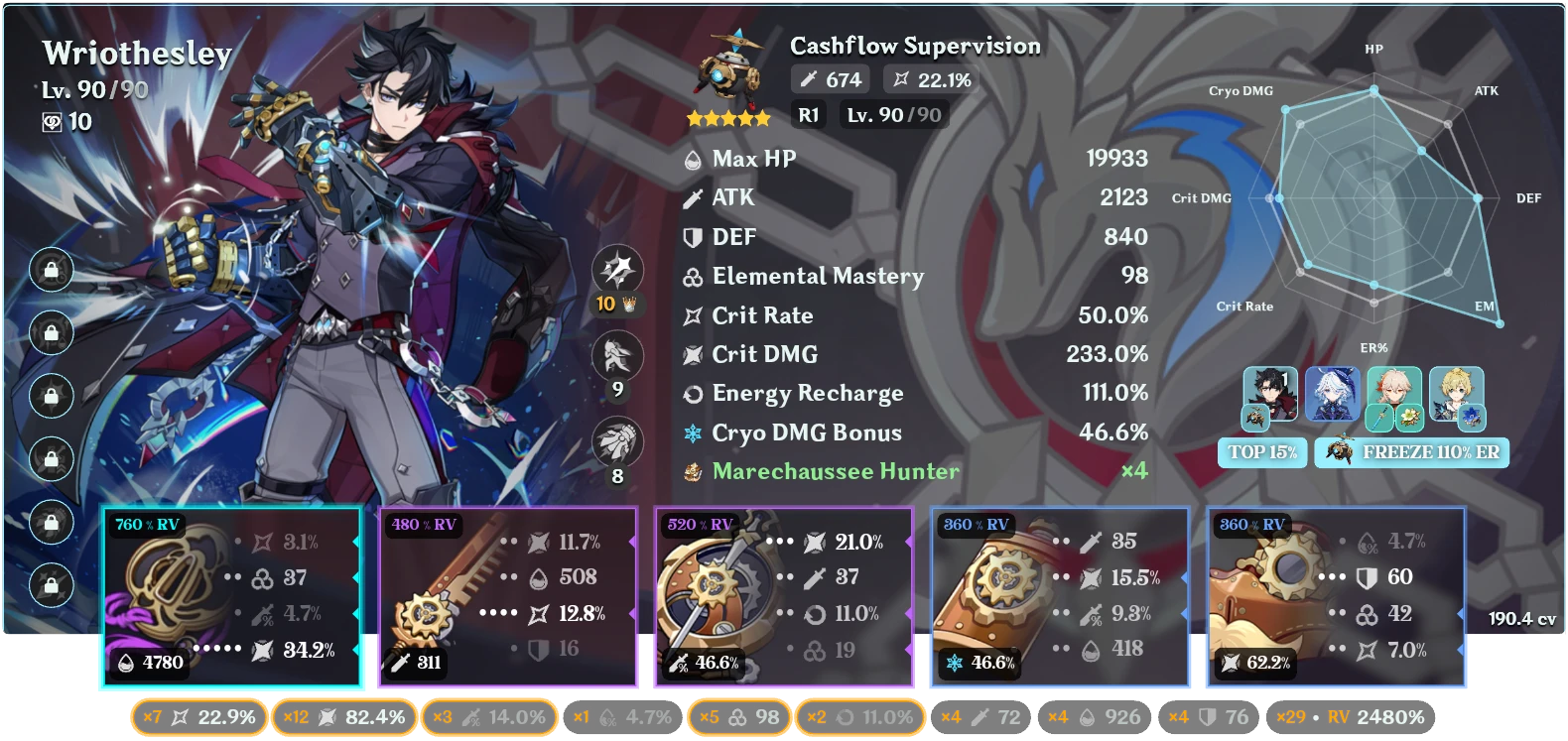Click the Elemental Mastery clover icon
Viewport: 1568px width, 741px height.
(692, 276)
